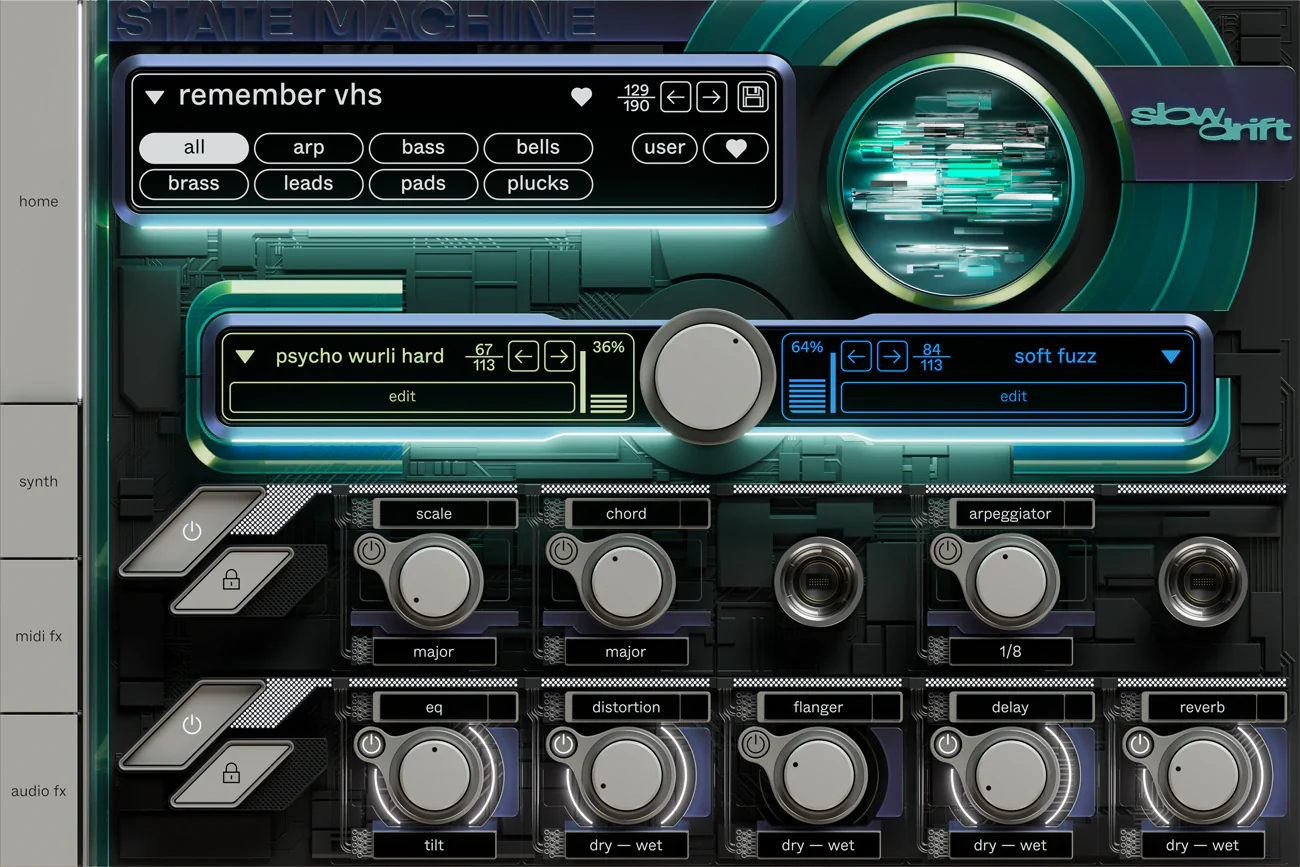1300x867 pixels.
Task: Show only plucks presets
Action: 538,184
